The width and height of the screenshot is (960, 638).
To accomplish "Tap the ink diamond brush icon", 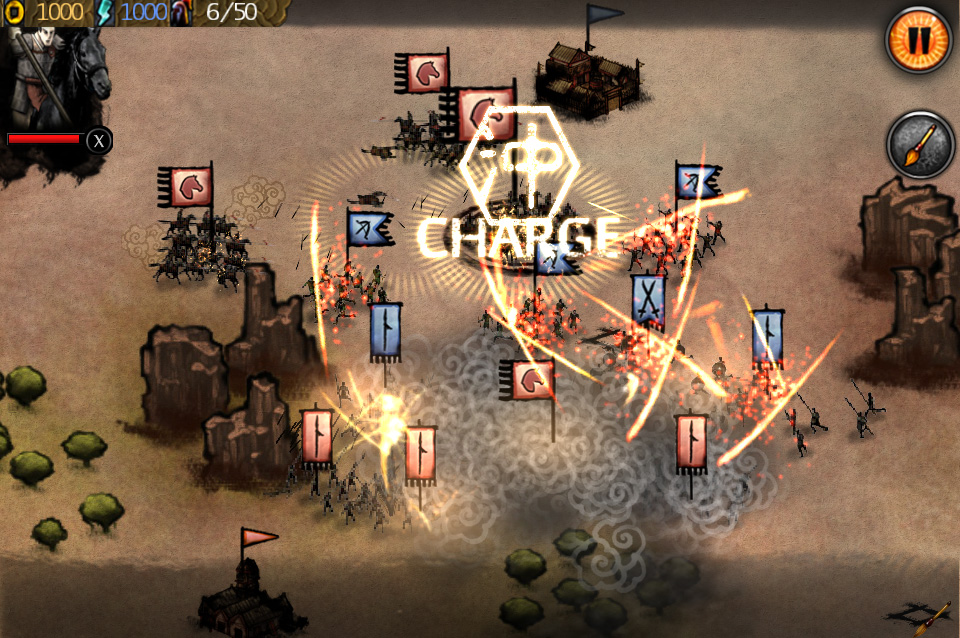I will [x=920, y=615].
